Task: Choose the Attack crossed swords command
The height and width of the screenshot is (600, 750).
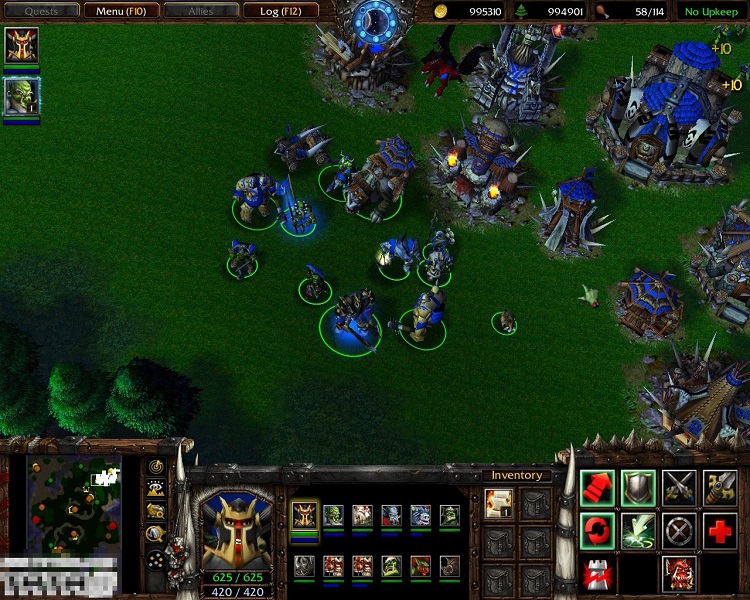Action: [x=679, y=487]
